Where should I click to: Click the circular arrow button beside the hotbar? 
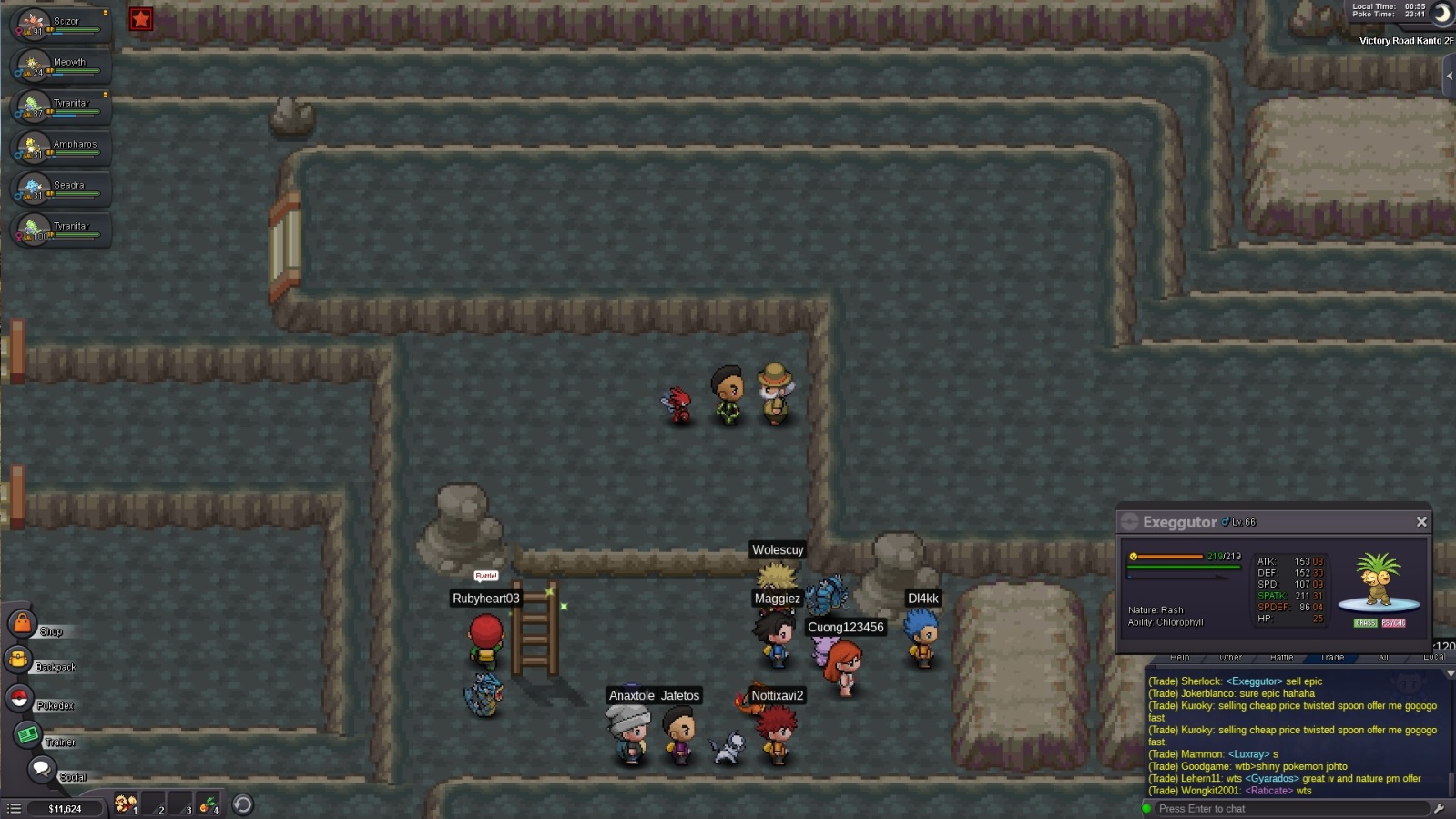point(242,804)
